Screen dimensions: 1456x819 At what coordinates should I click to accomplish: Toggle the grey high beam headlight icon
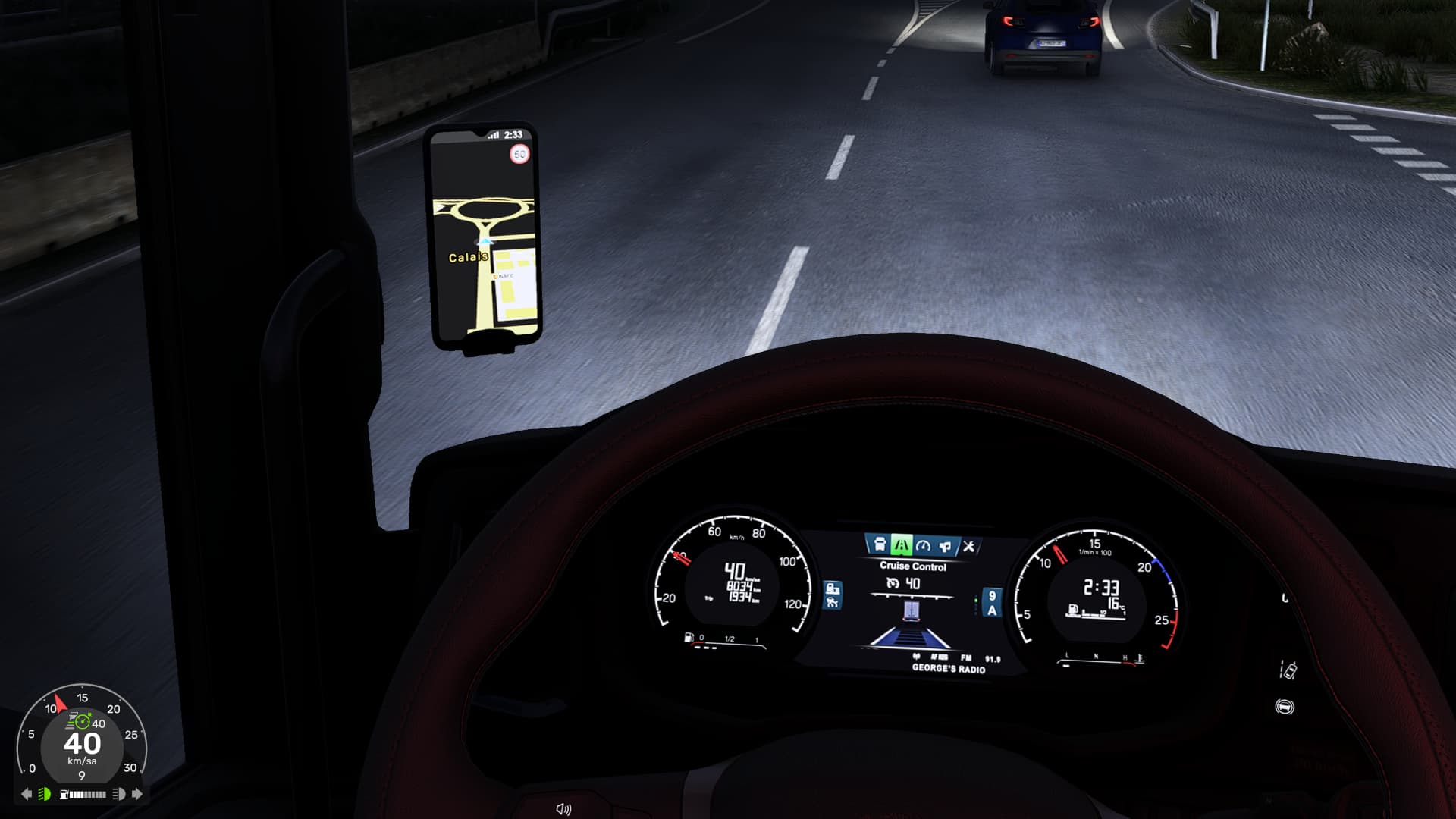click(118, 794)
